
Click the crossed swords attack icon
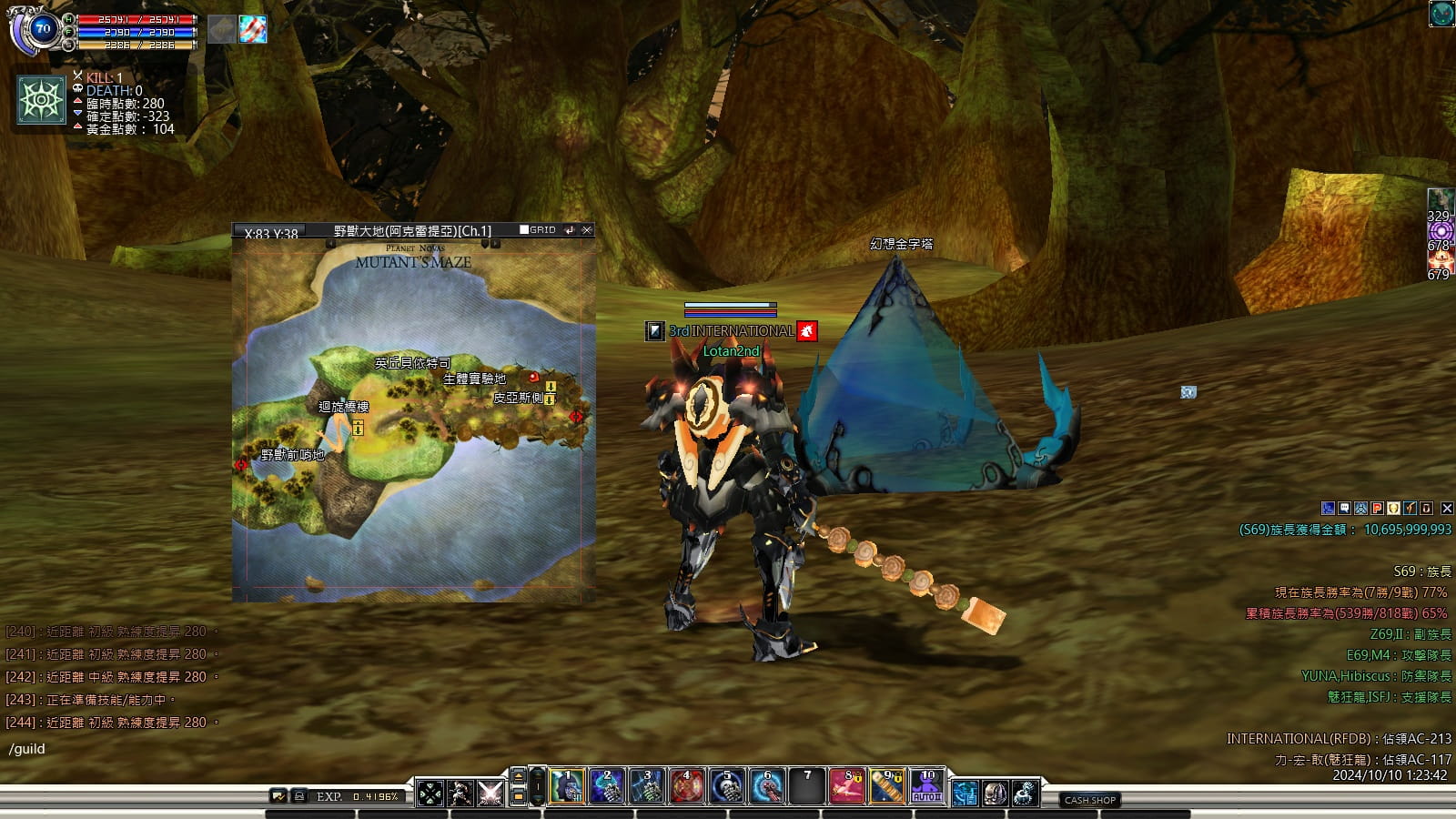[x=490, y=793]
